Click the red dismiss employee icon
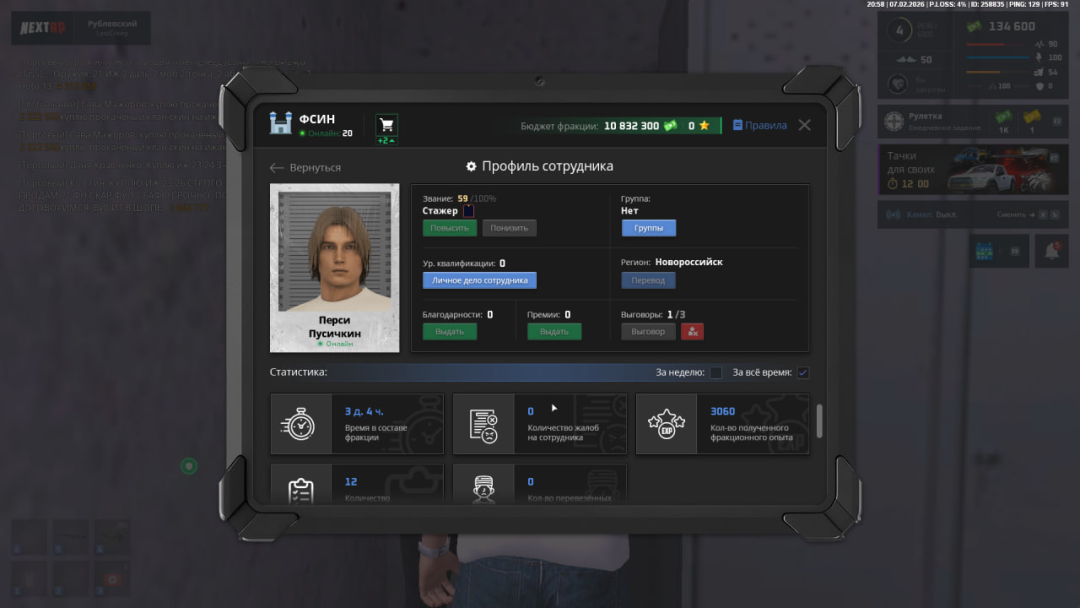Image resolution: width=1080 pixels, height=608 pixels. point(692,331)
